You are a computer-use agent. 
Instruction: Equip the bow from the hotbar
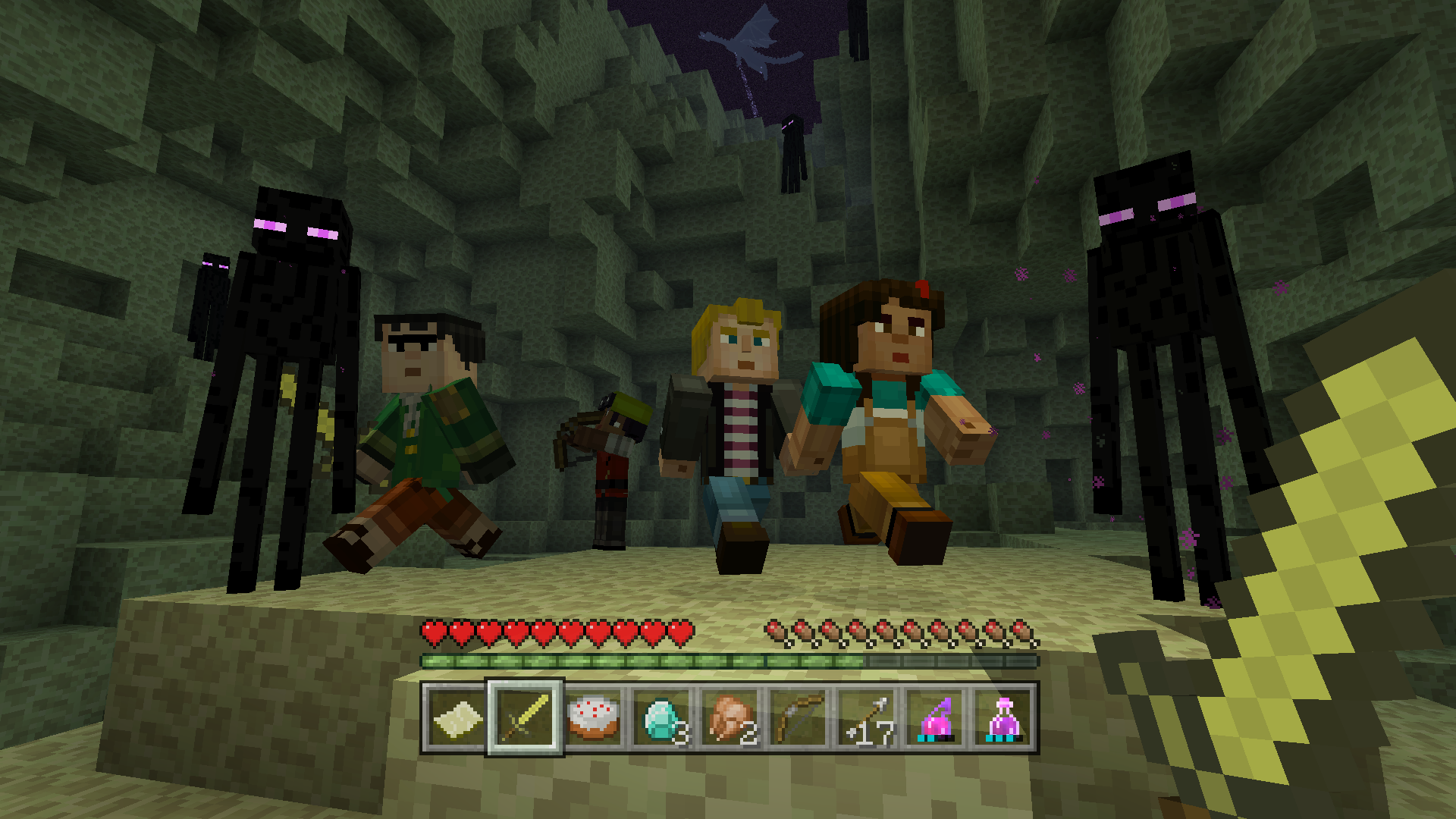tap(798, 718)
